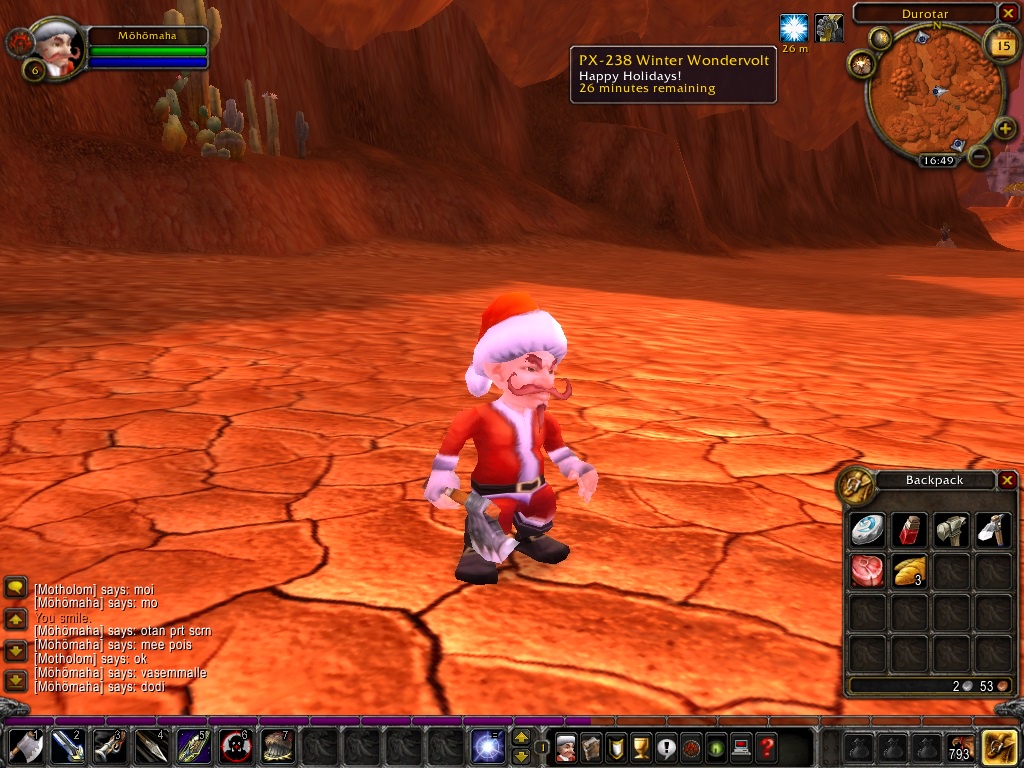
Task: Pick the blacksmith hammer item
Action: point(950,530)
